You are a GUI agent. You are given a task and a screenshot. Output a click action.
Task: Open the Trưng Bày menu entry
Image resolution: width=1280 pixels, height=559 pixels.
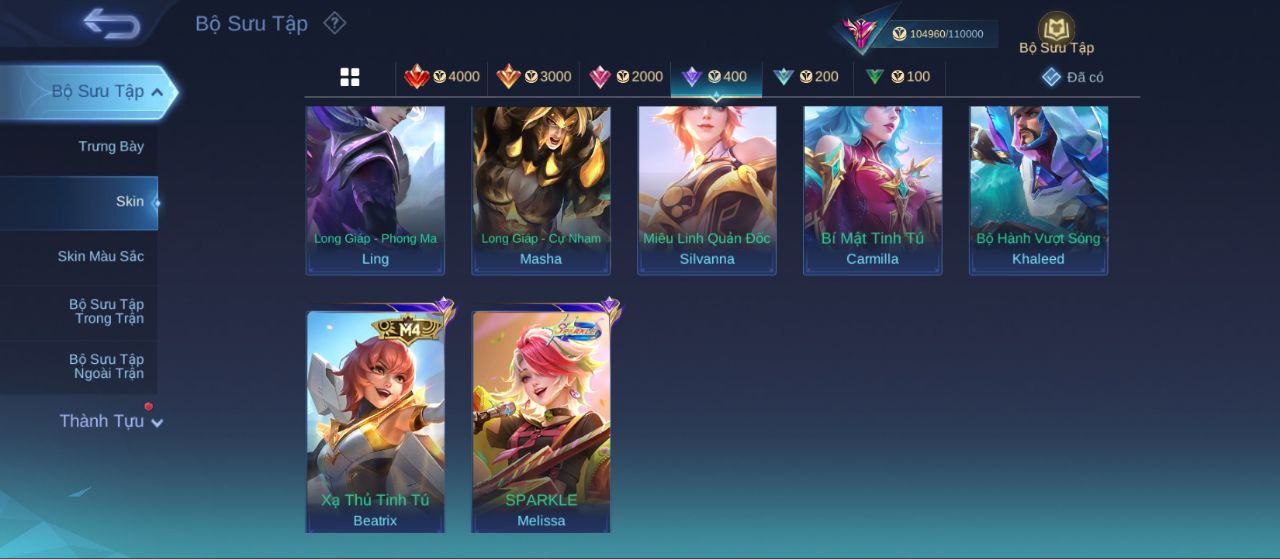[111, 147]
